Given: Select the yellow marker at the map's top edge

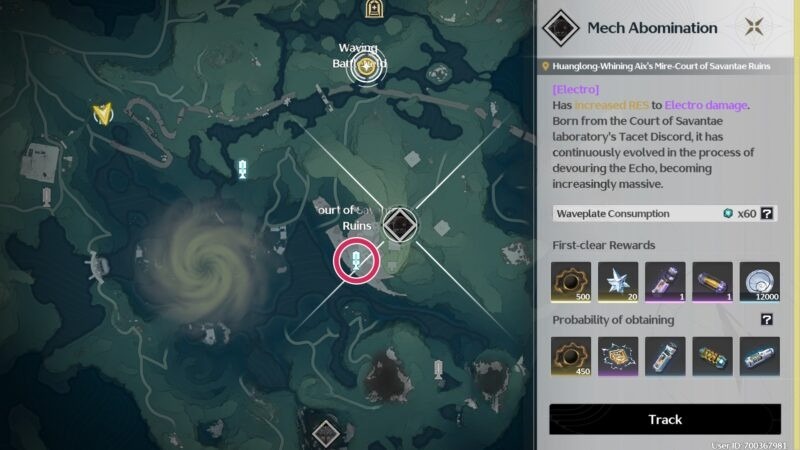Looking at the screenshot, I should point(374,10).
